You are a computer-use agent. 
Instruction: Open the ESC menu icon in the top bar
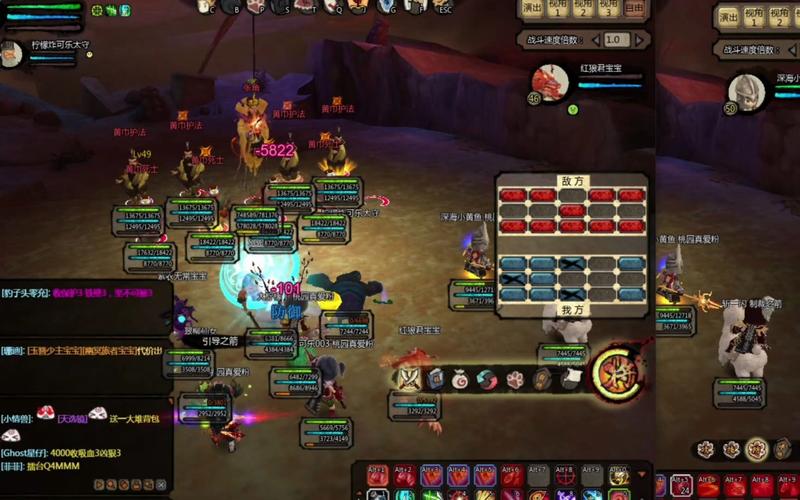pyautogui.click(x=443, y=7)
